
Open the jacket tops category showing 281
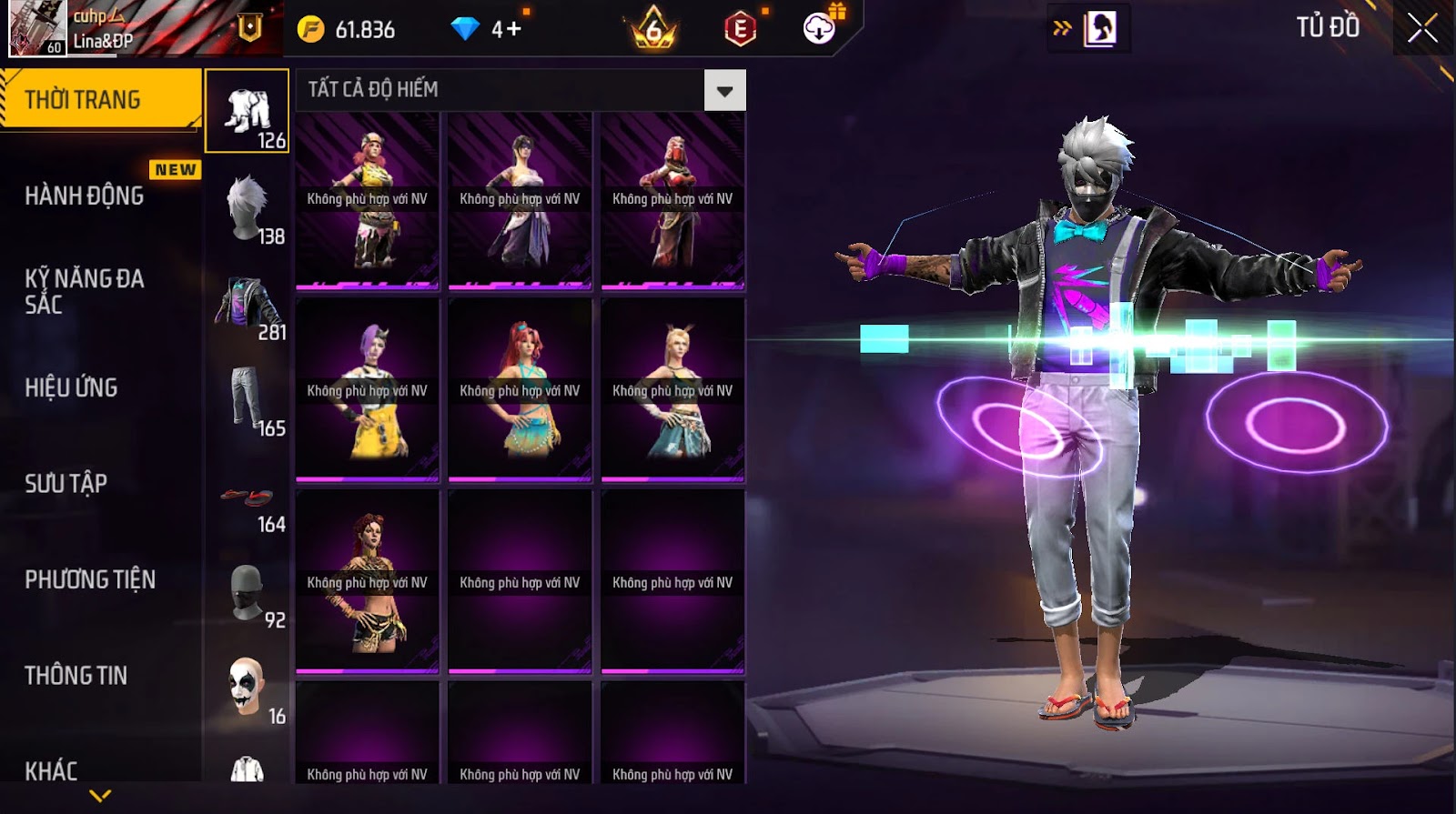pyautogui.click(x=248, y=305)
